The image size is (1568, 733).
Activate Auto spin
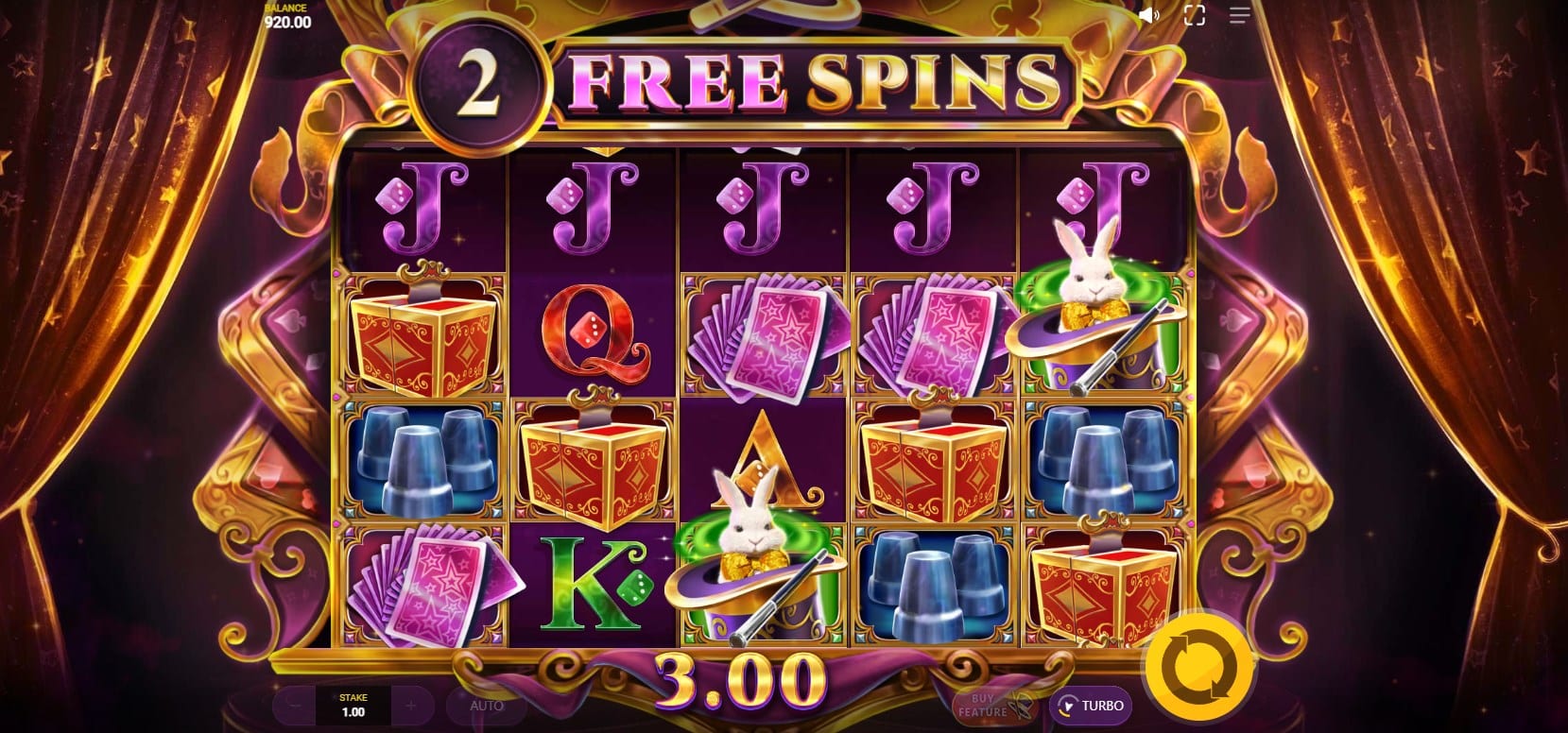coord(487,706)
